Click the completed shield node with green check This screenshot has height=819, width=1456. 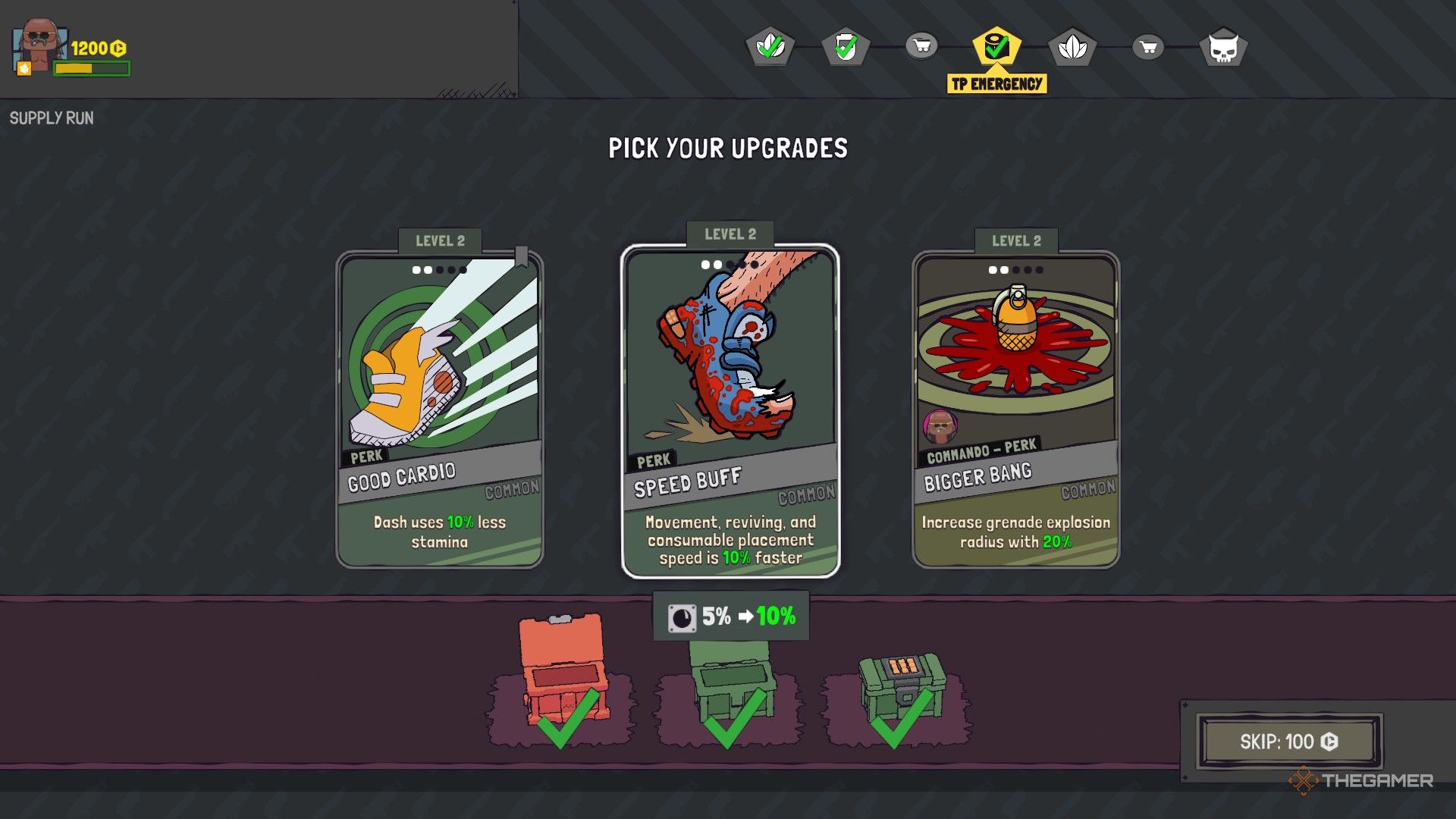point(846,47)
